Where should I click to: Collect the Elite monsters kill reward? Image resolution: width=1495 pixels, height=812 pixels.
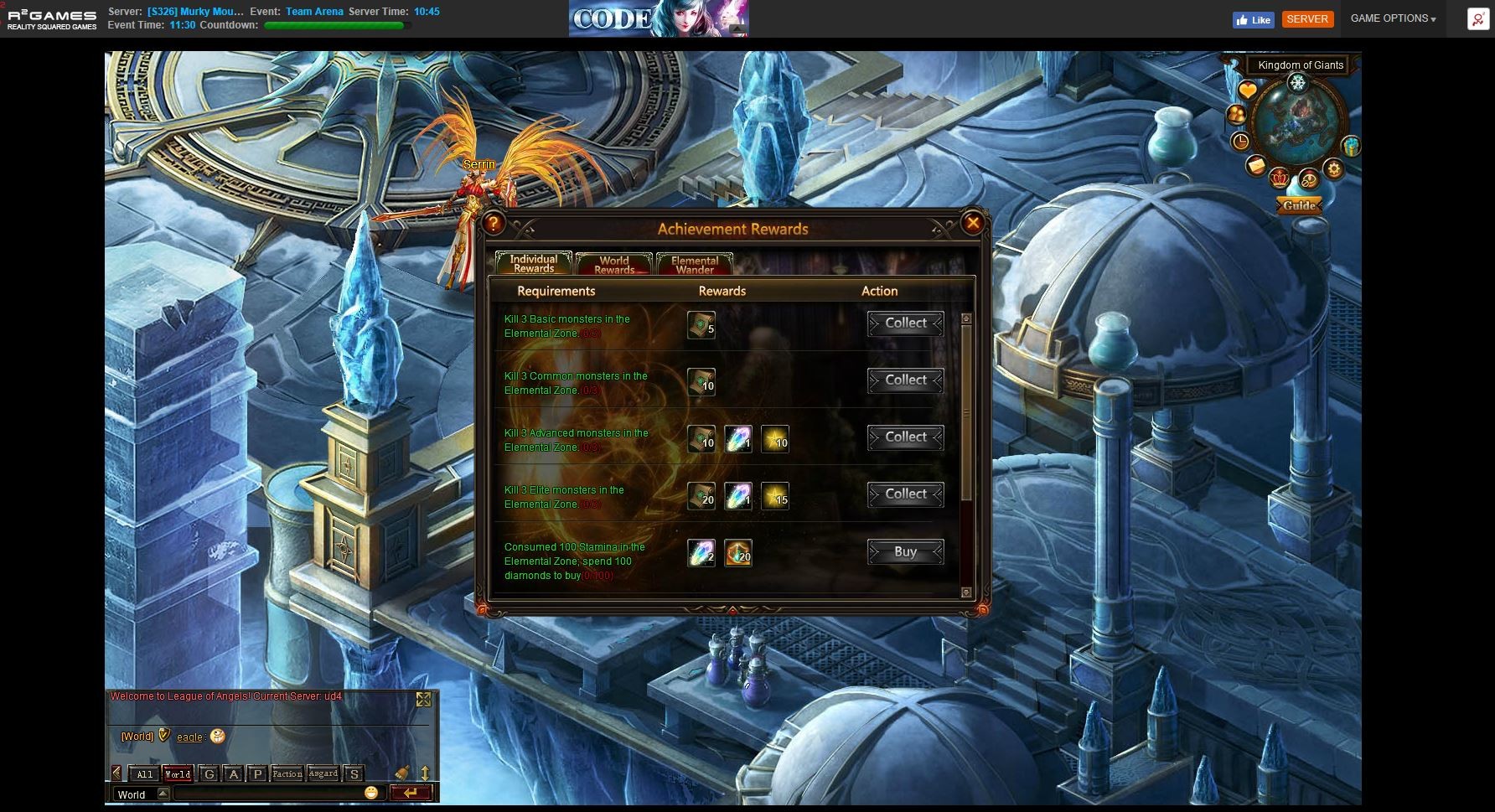tap(905, 494)
